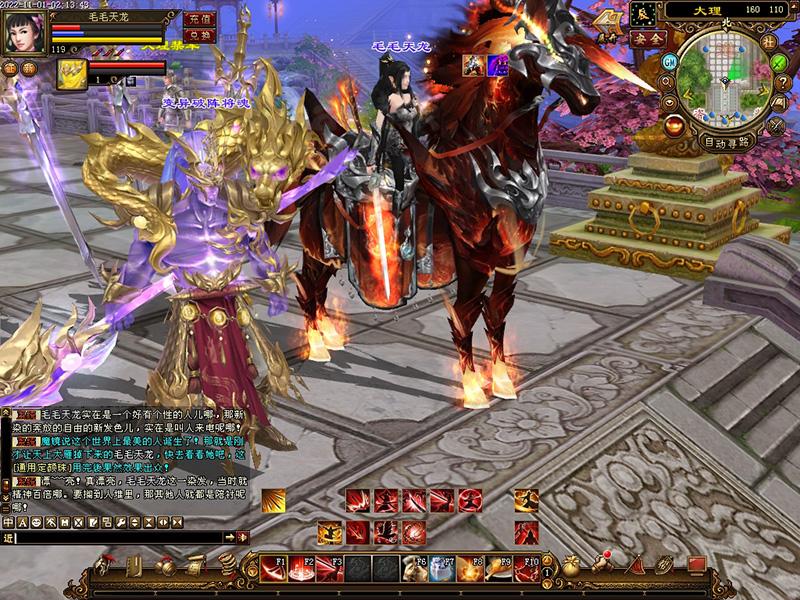
Task: Select the golden pet portrait
Action: (71, 73)
